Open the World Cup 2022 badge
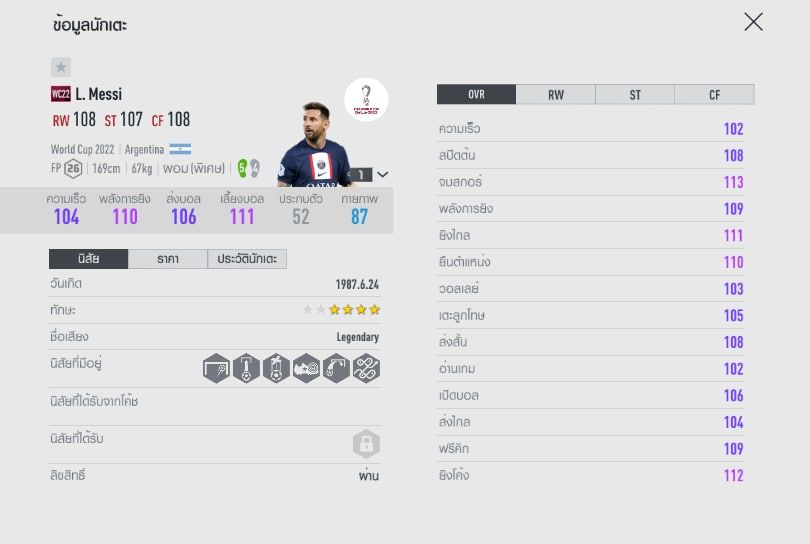810x544 pixels. pos(366,100)
